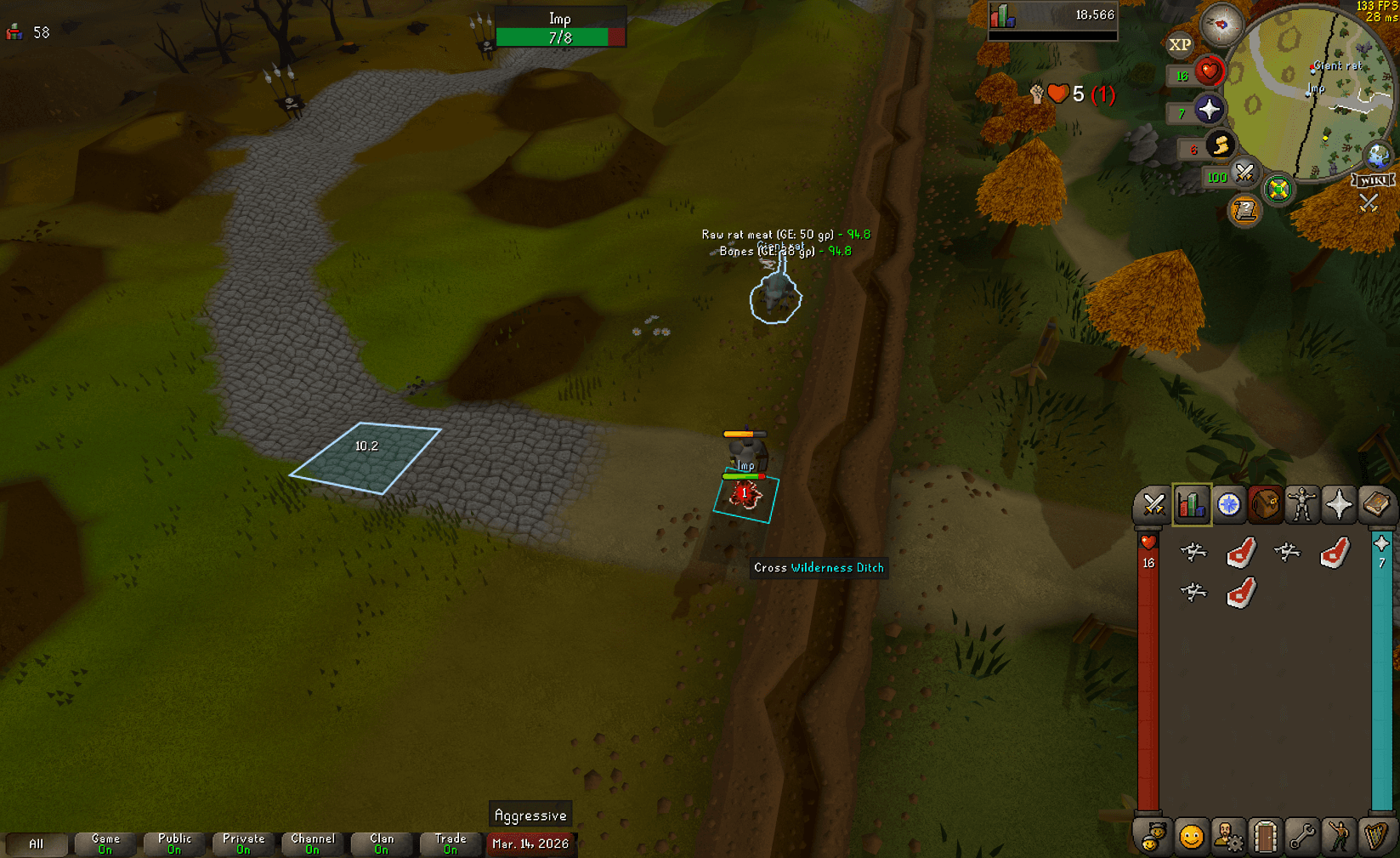
Task: Open the Emotes tab
Action: tap(1340, 836)
